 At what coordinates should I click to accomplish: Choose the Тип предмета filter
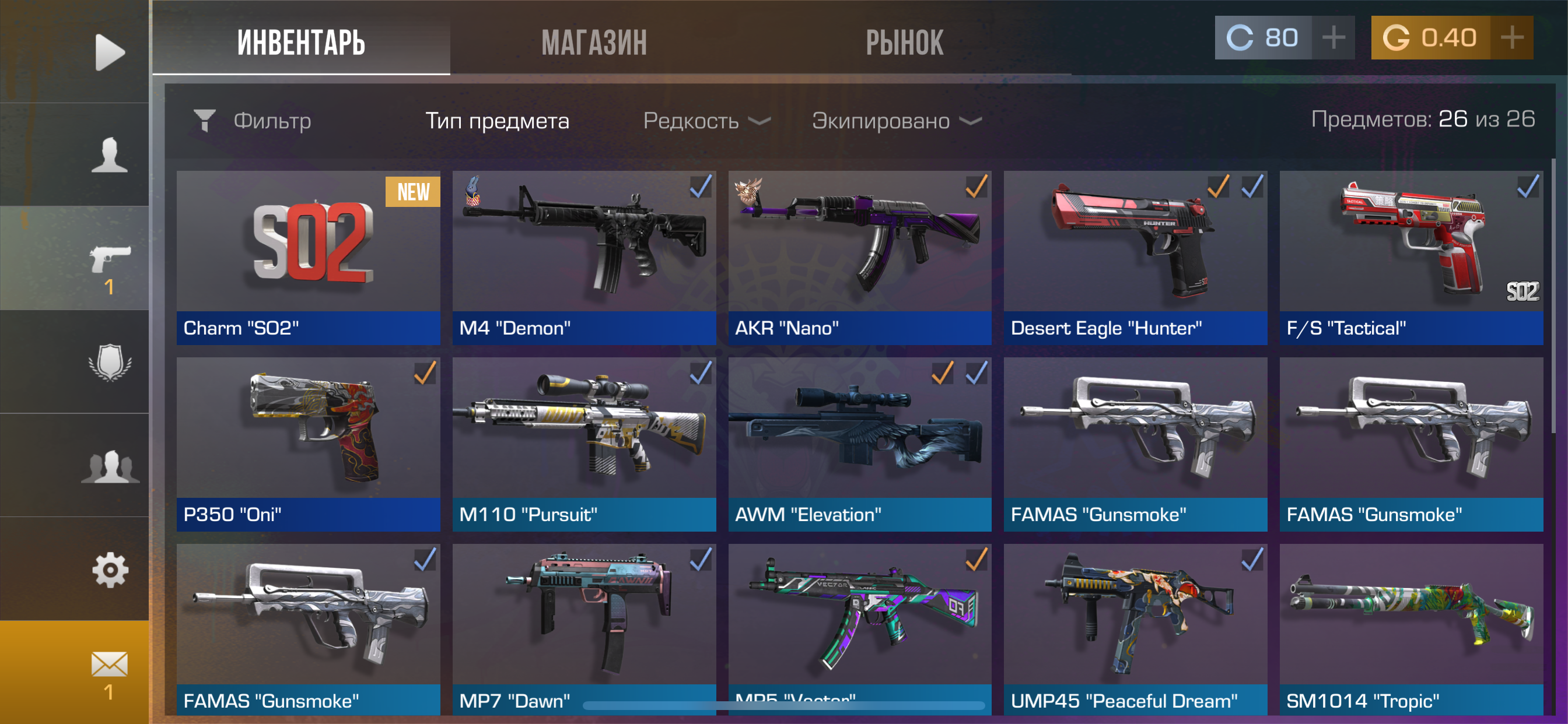[496, 121]
